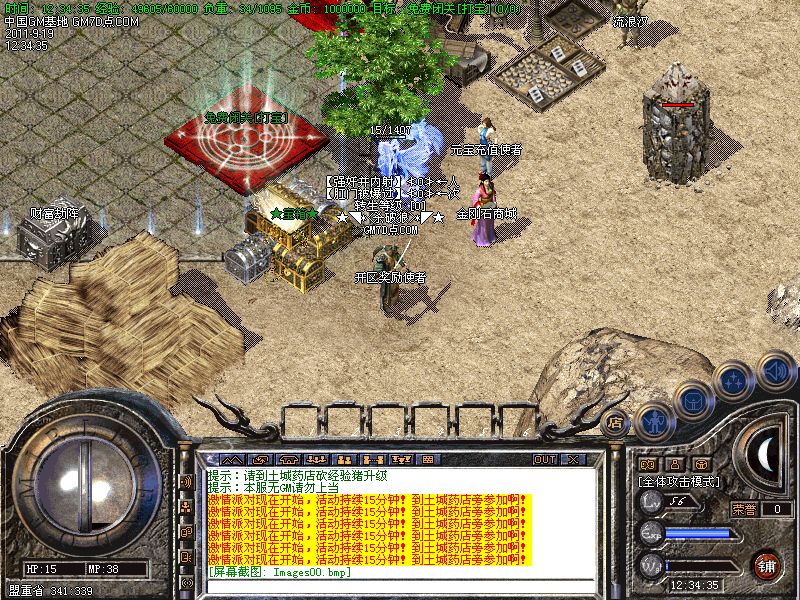Click the small person icon above attack mode
The height and width of the screenshot is (600, 800).
674,464
